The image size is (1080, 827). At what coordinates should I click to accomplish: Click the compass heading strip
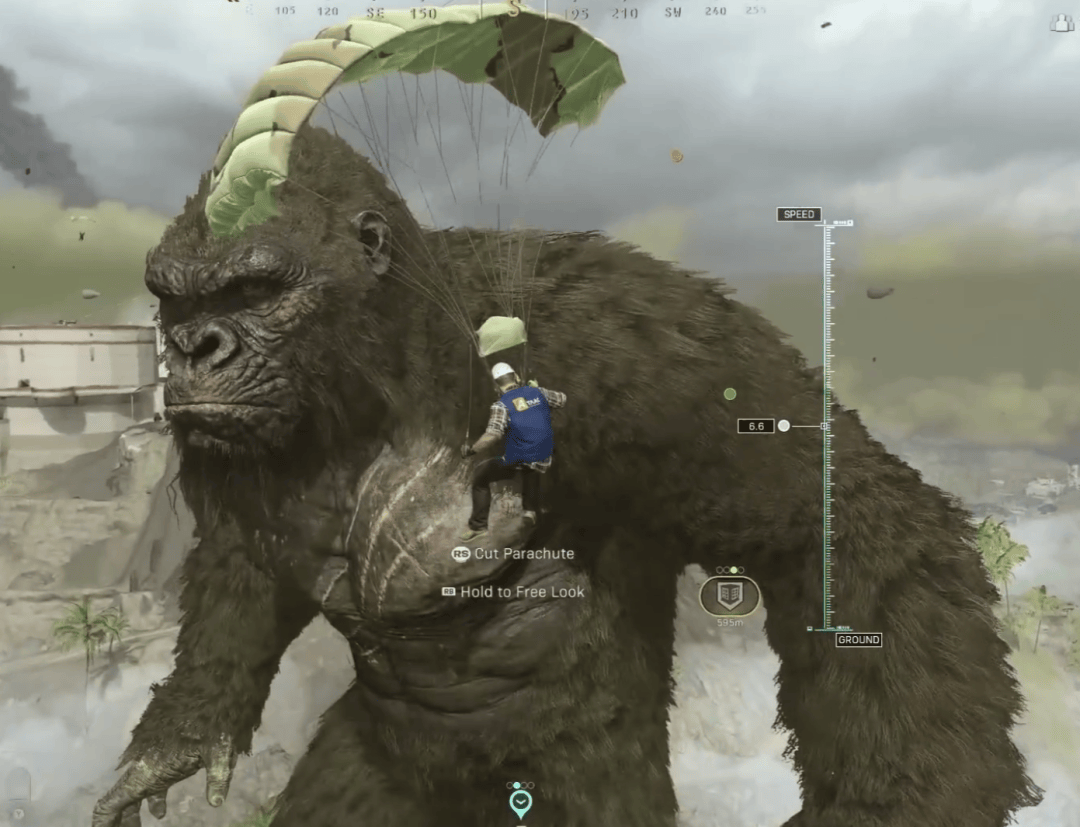tap(514, 11)
